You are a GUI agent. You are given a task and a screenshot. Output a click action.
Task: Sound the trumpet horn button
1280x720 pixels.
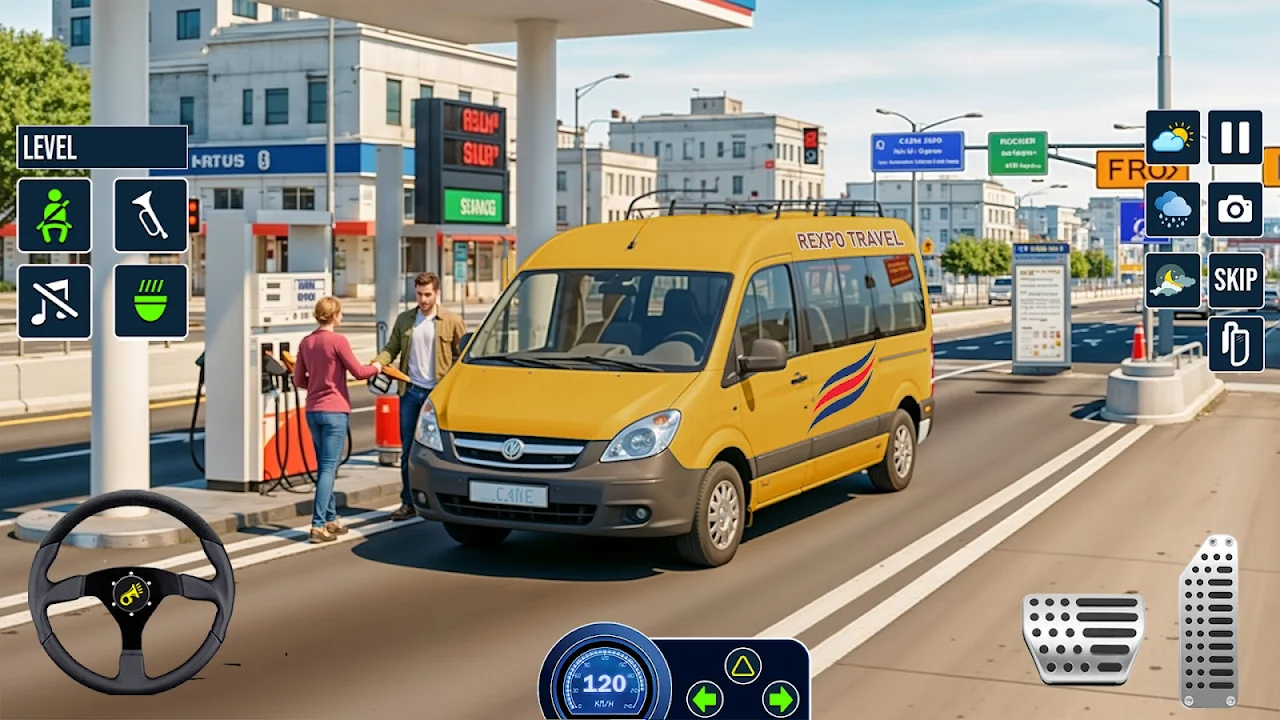[150, 215]
